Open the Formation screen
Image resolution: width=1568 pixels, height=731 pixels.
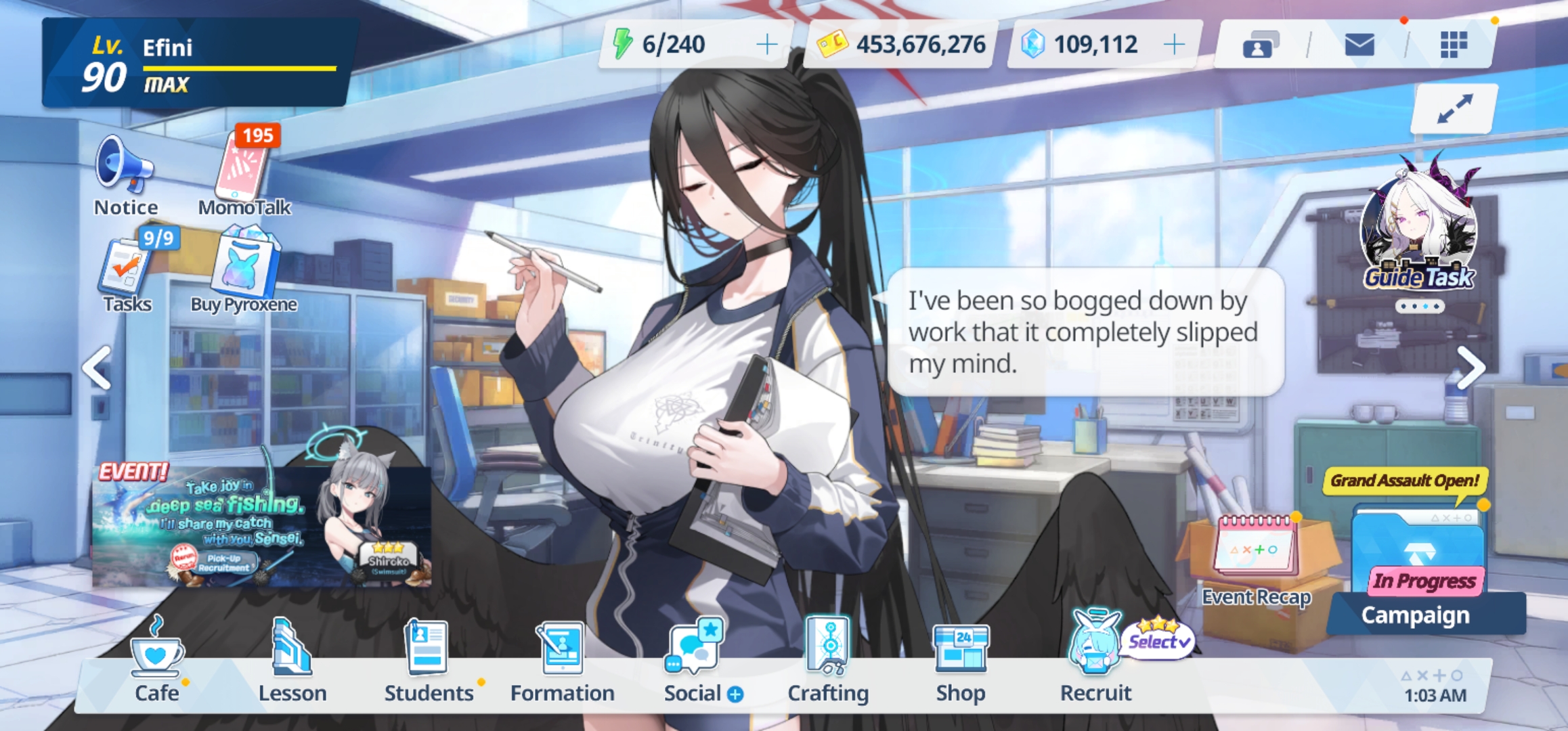pos(562,660)
